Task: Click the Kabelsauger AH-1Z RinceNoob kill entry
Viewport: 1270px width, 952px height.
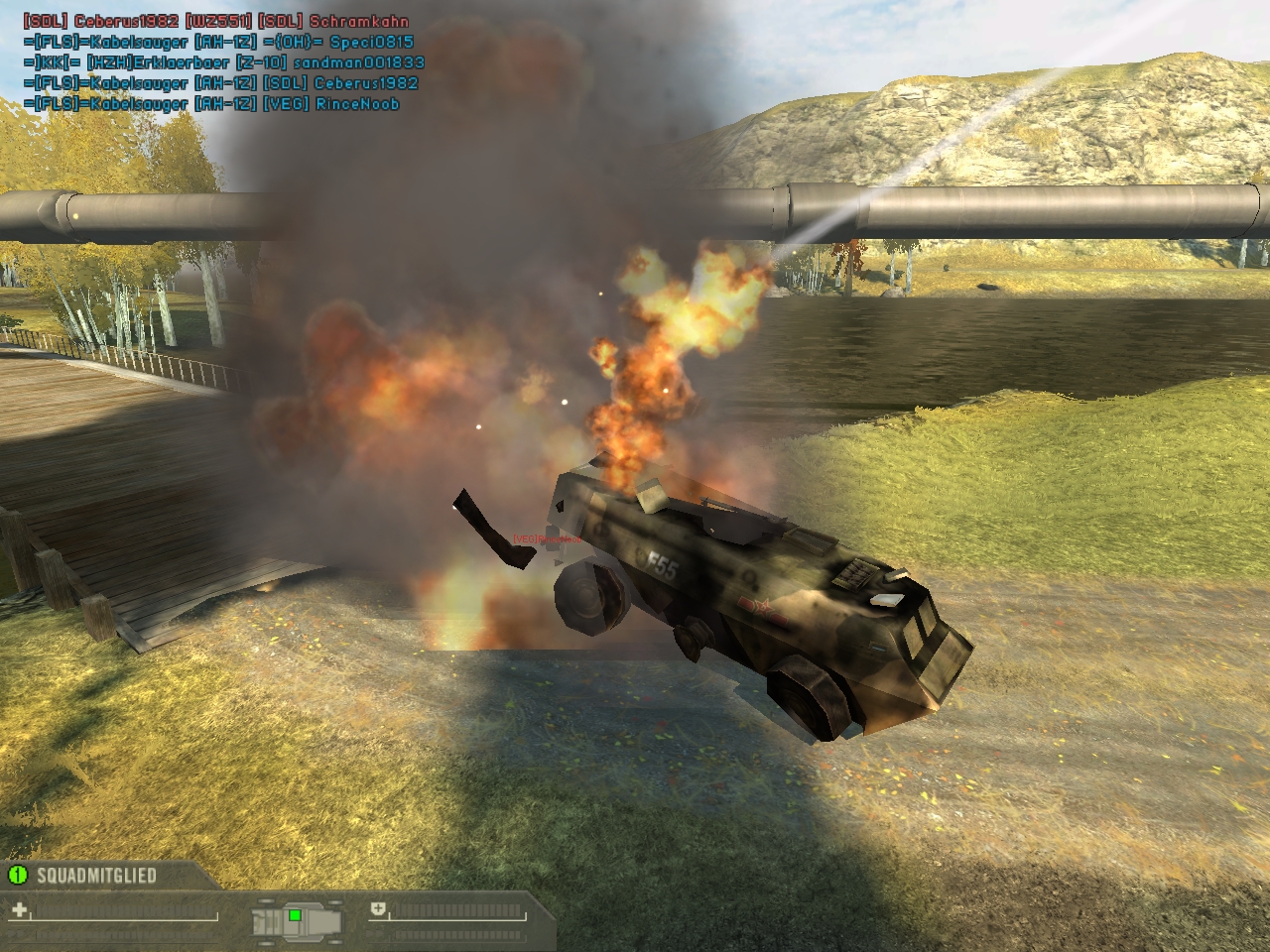Action: pyautogui.click(x=211, y=104)
